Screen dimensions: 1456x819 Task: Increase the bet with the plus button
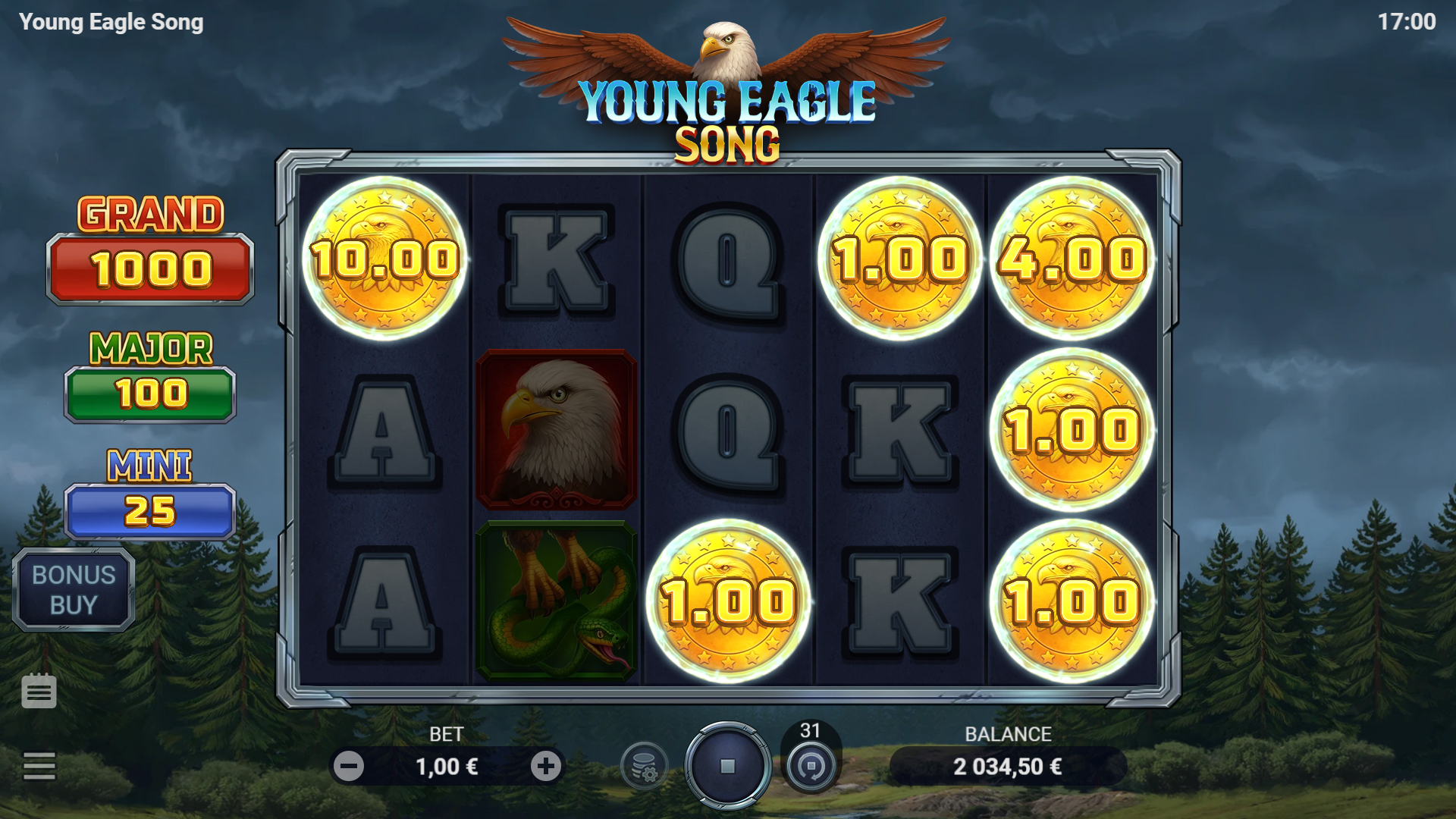546,767
